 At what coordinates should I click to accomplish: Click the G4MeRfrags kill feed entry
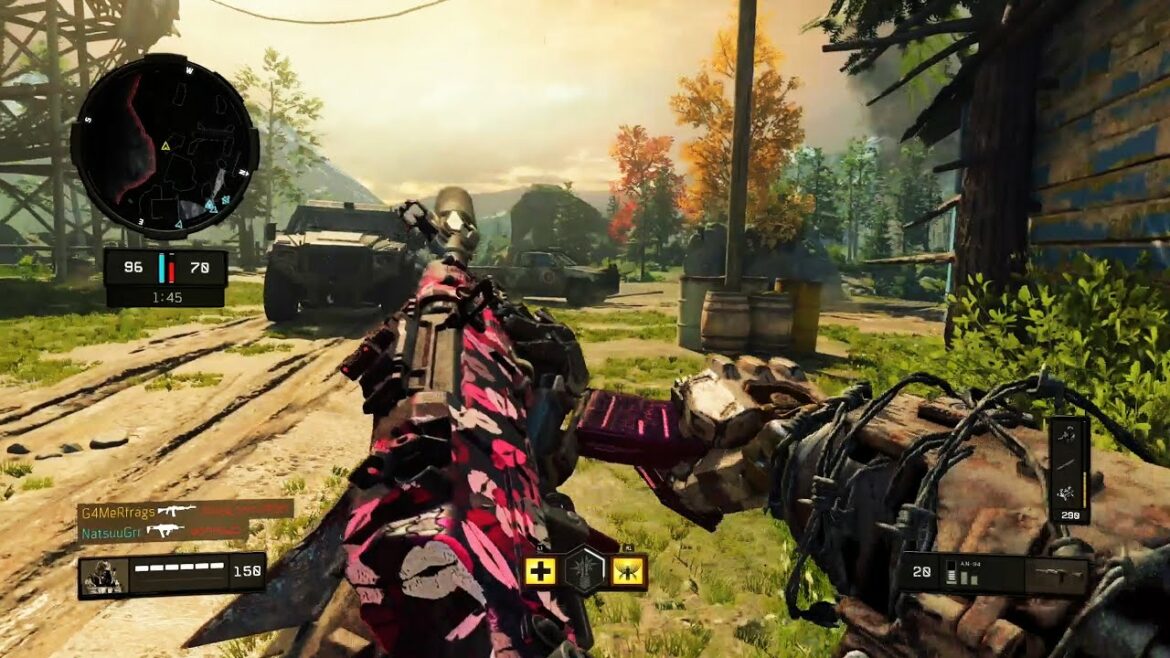[184, 510]
